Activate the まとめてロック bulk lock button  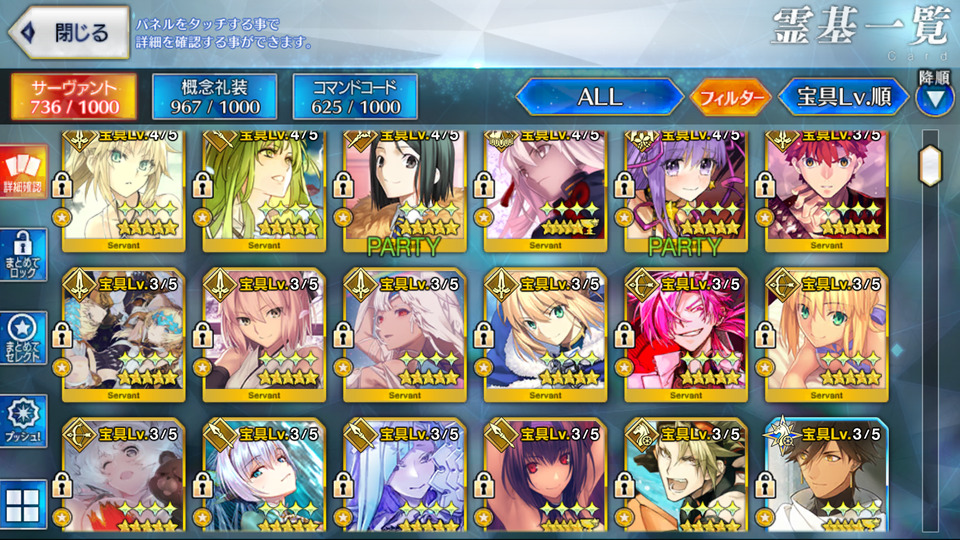point(22,257)
